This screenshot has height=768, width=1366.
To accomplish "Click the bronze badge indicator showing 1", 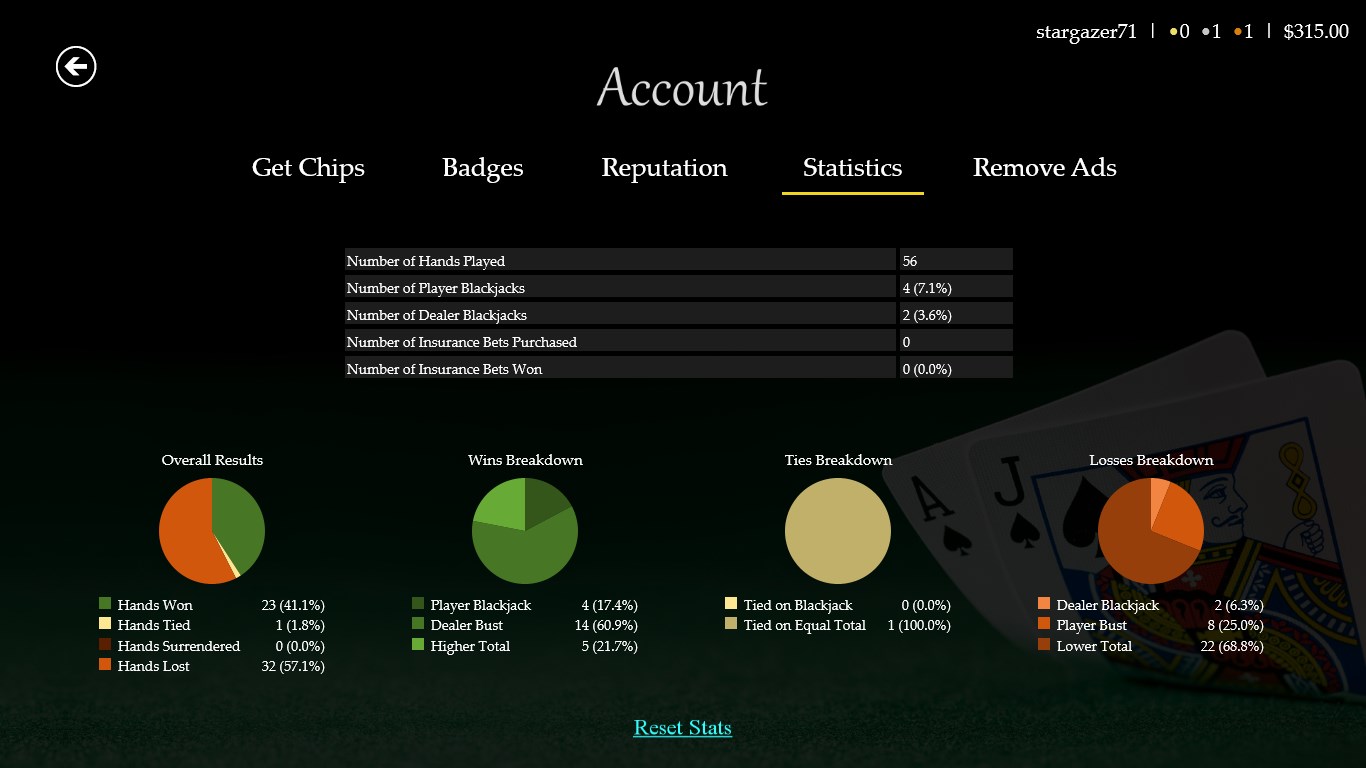I will [1243, 31].
